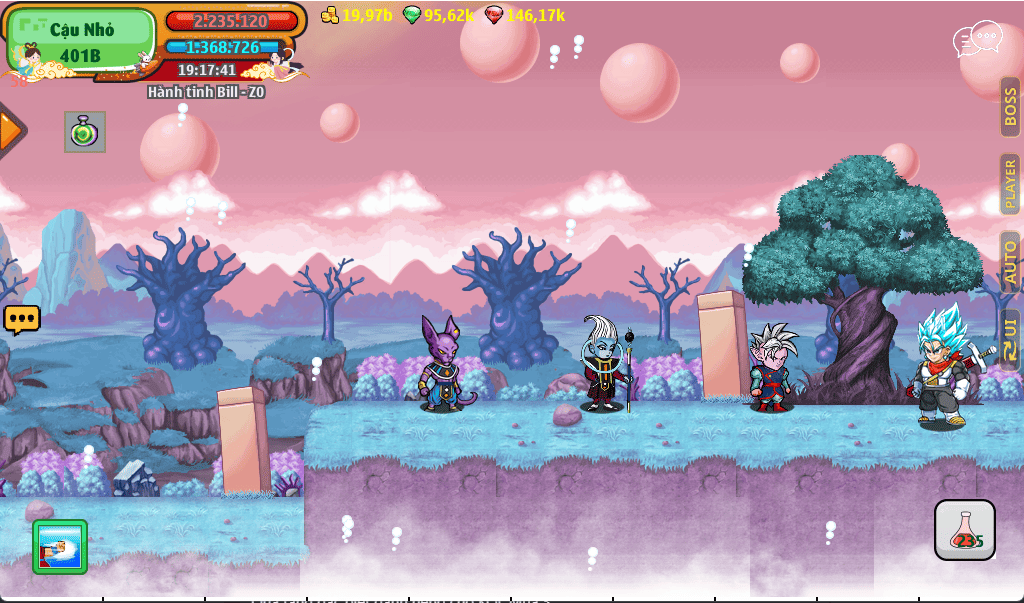Activate the green-framed punch skill icon
Screen dimensions: 1024x603
pos(60,547)
